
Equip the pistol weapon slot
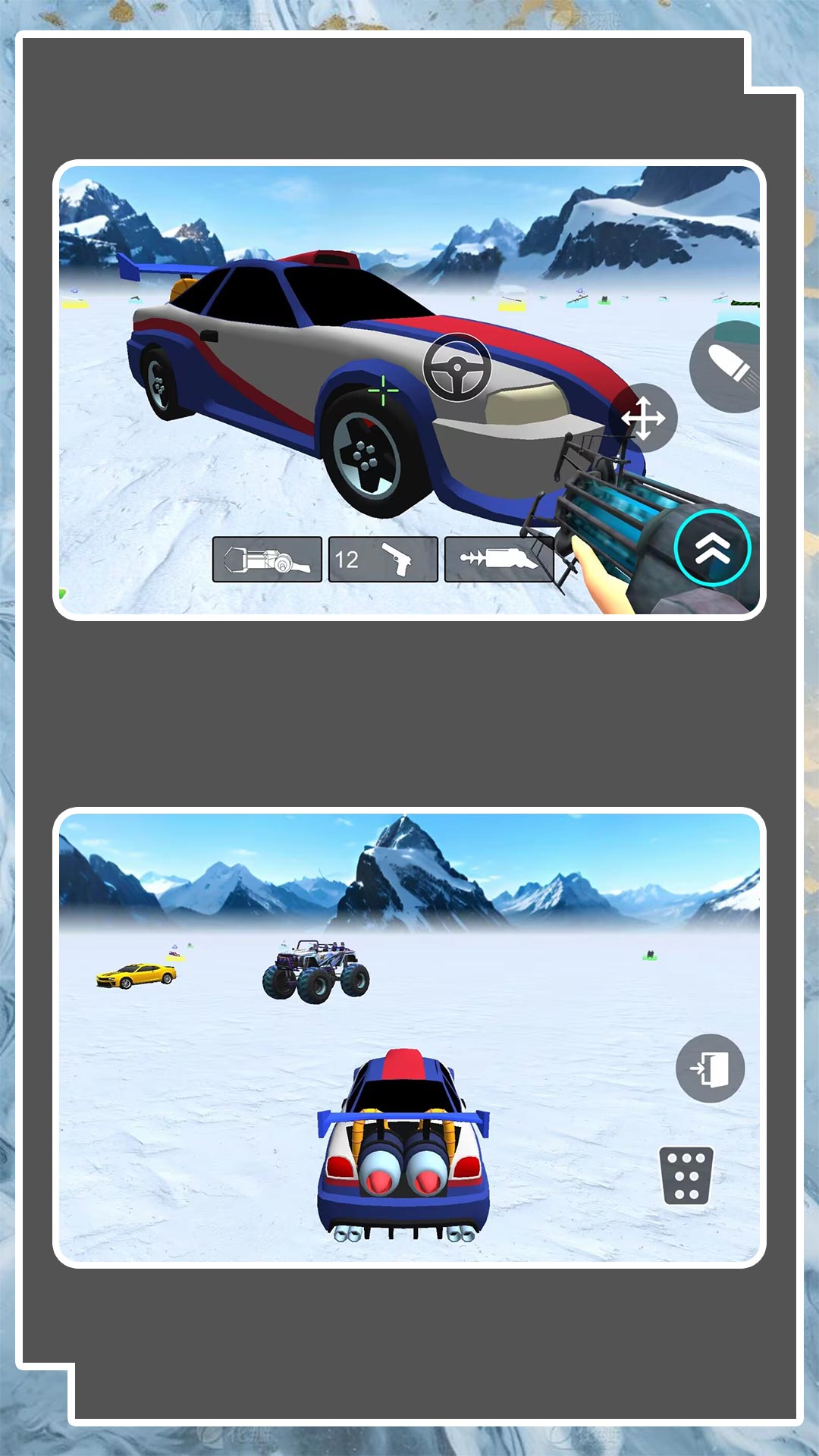click(x=383, y=560)
